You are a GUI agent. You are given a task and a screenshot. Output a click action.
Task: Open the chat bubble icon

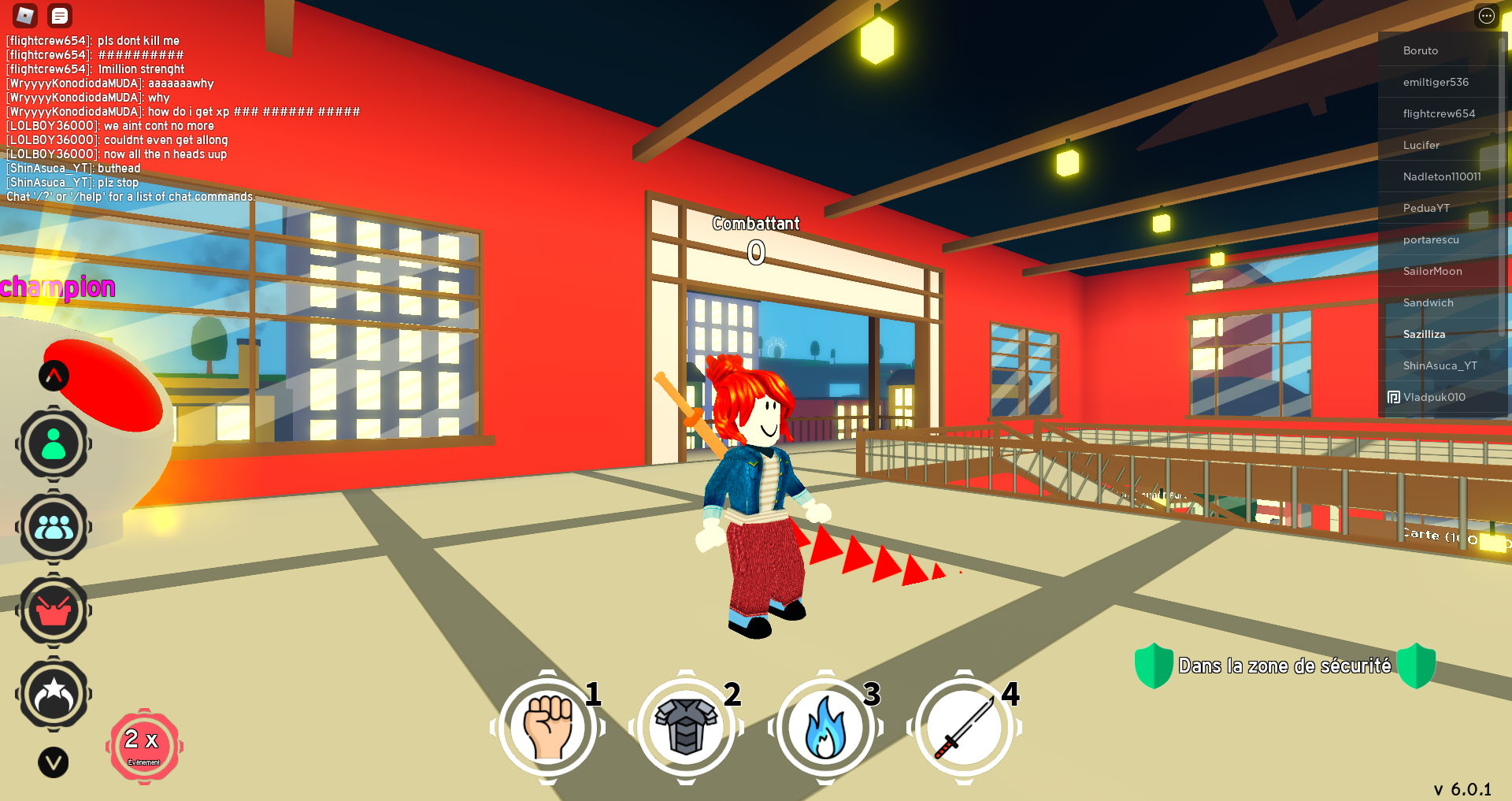59,16
